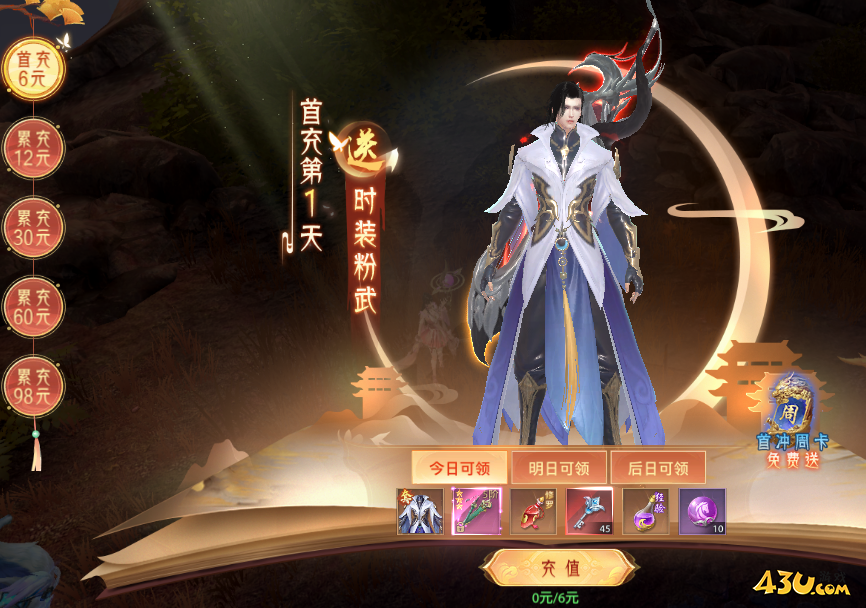View the purple horse orb reward
This screenshot has height=608, width=866.
click(x=702, y=512)
